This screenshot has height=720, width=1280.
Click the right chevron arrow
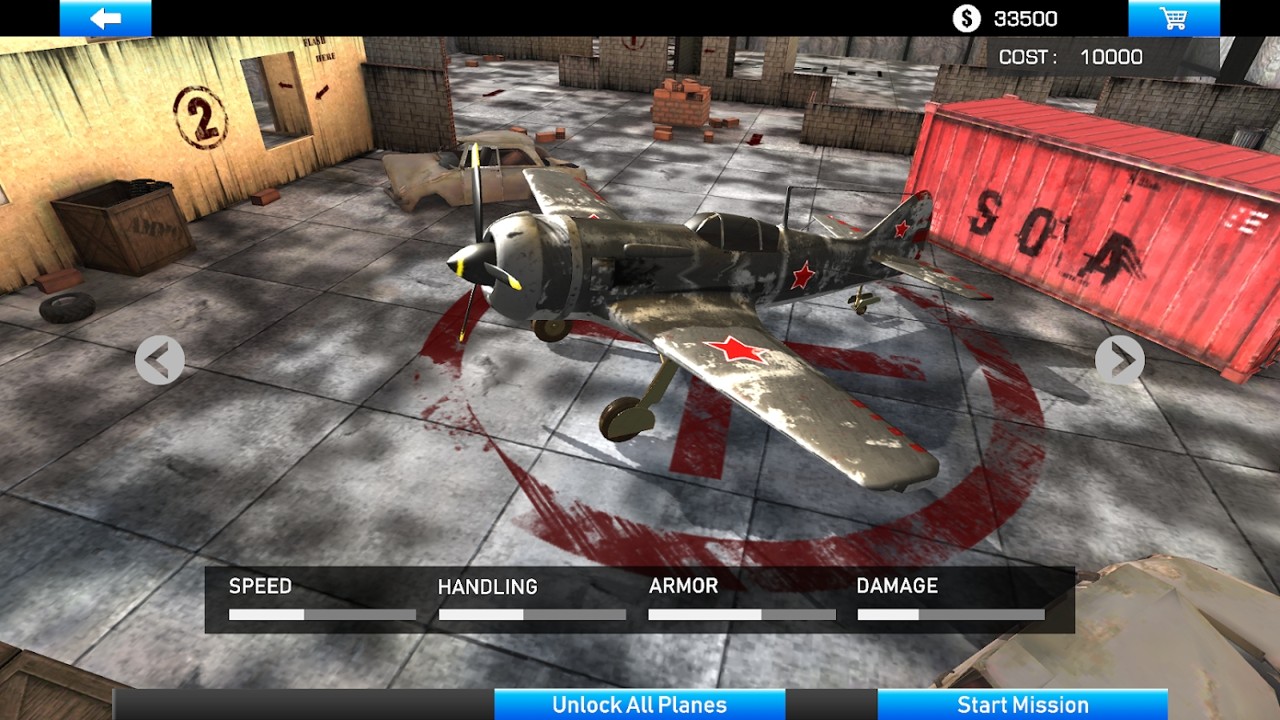click(1122, 359)
